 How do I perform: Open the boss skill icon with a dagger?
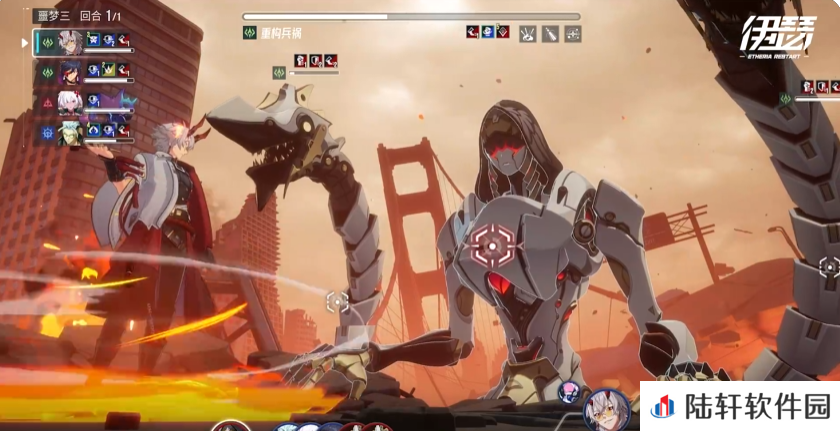point(550,33)
